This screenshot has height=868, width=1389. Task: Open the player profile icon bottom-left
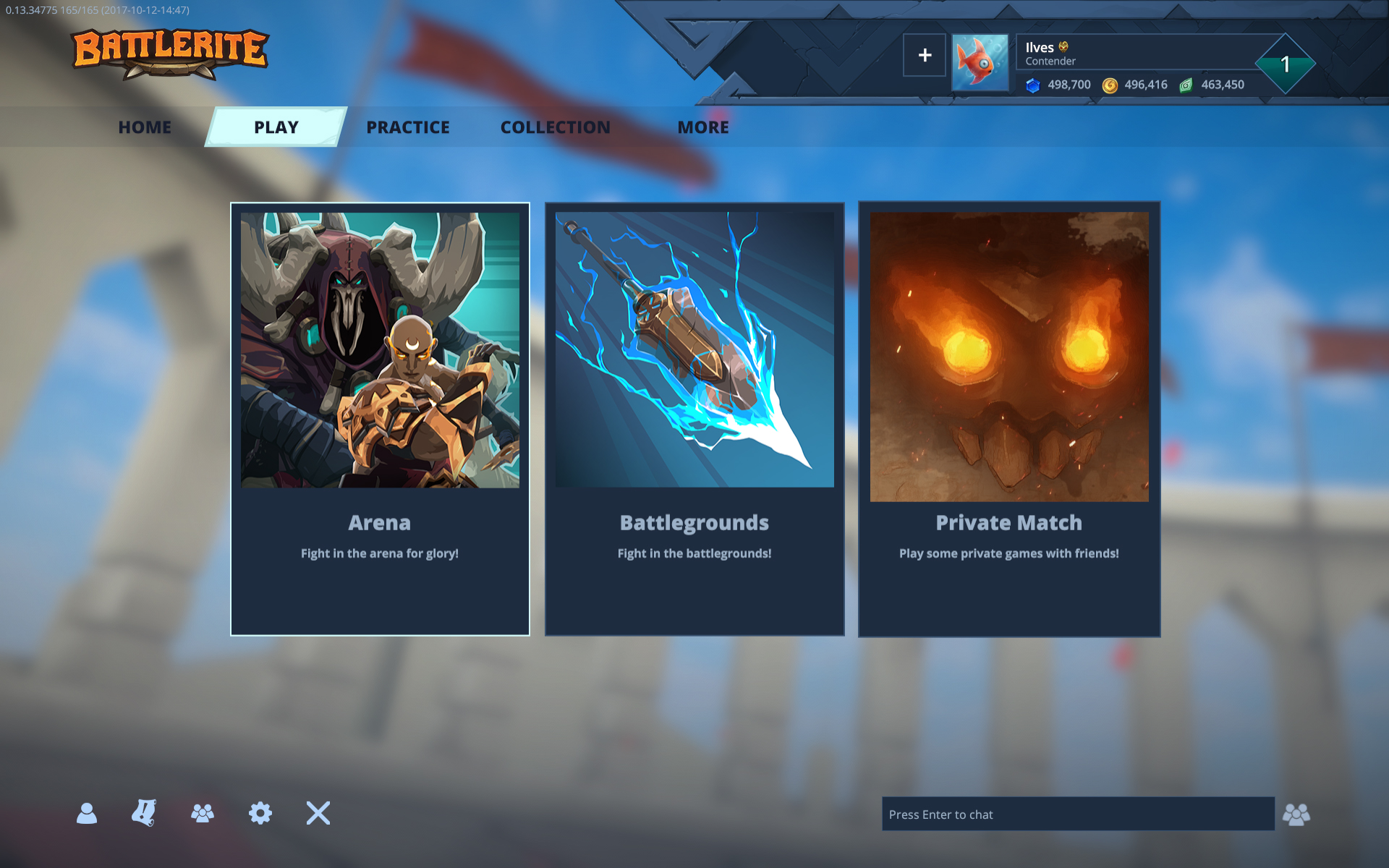pyautogui.click(x=87, y=814)
